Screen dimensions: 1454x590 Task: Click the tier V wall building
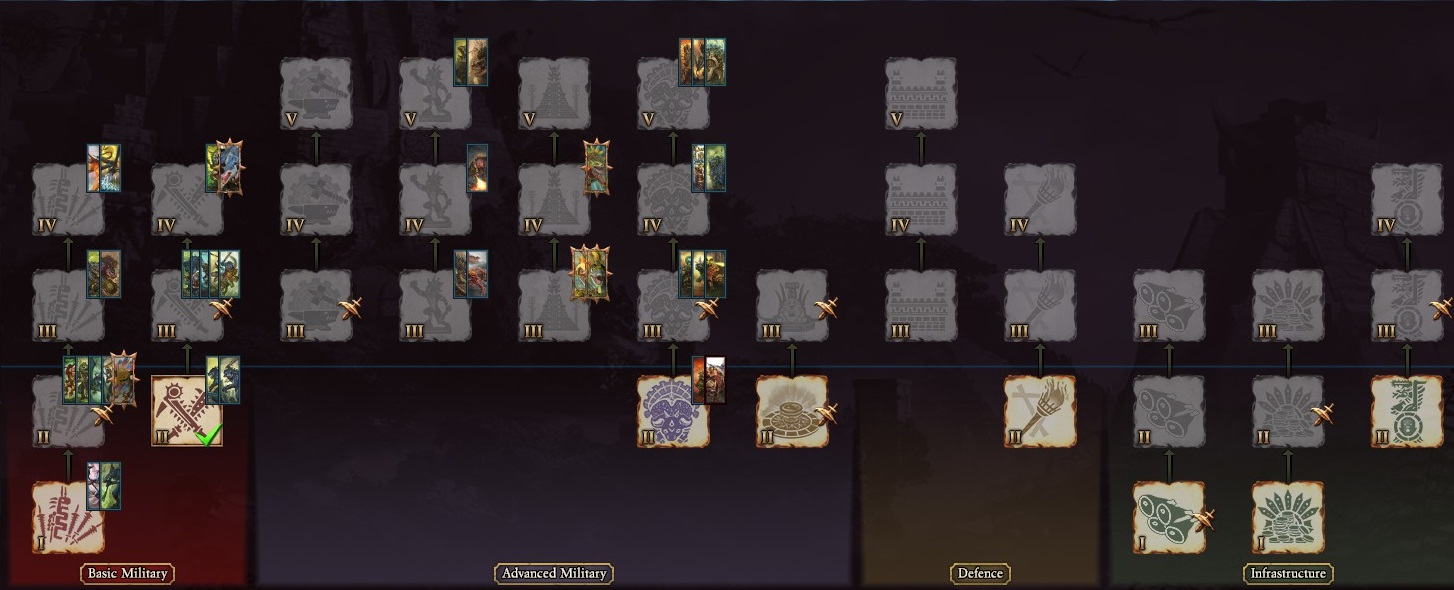tap(921, 93)
